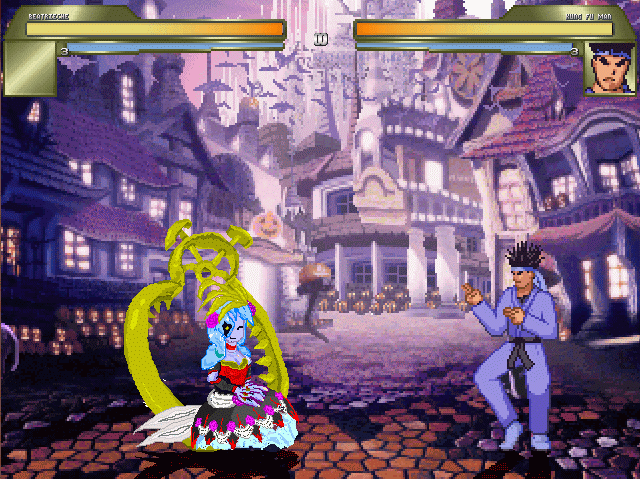The height and width of the screenshot is (479, 640).
Task: Select Beatrische's empty portrait panel
Action: point(31,68)
